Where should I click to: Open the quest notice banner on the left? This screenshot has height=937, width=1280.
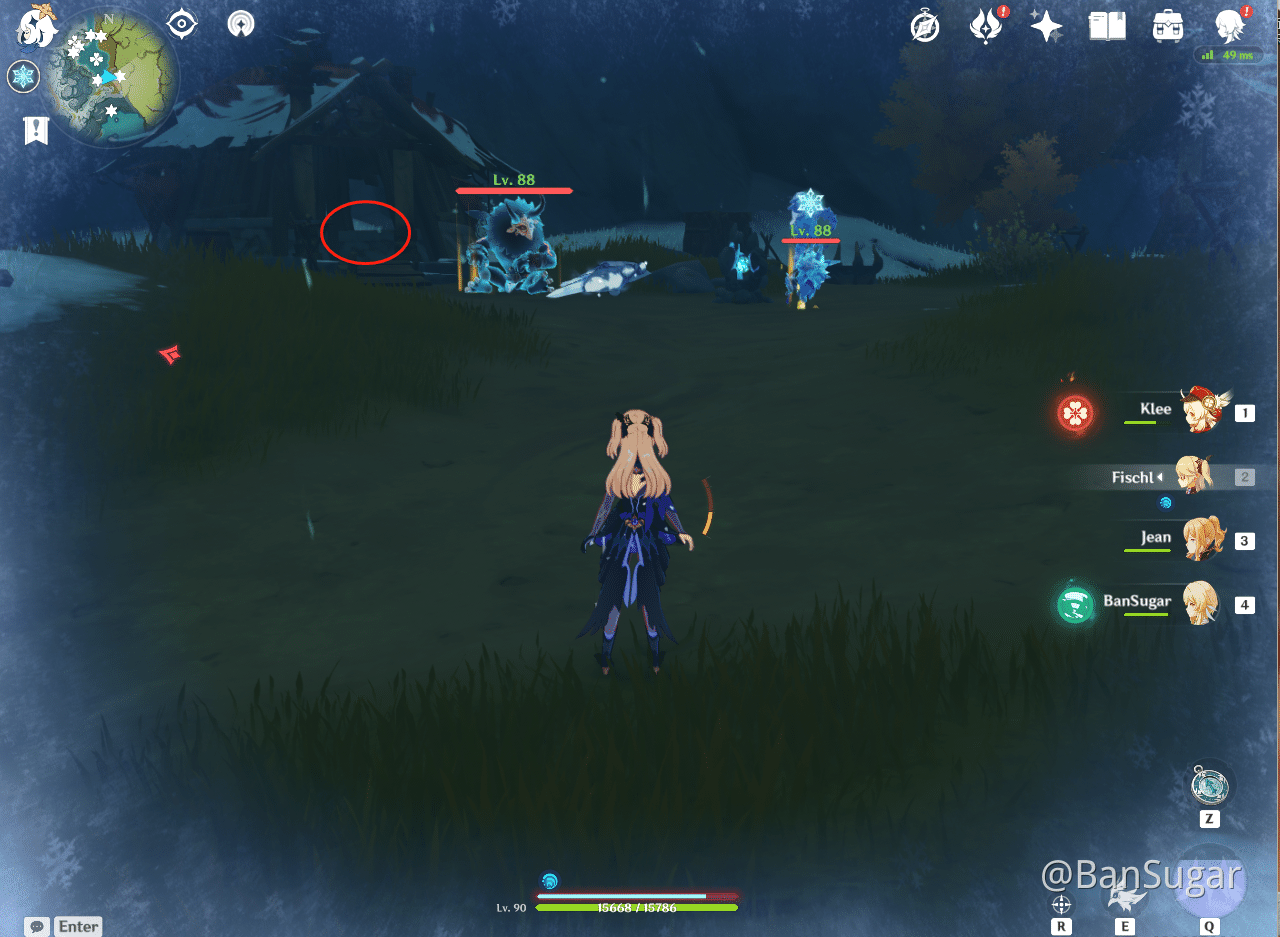point(36,130)
